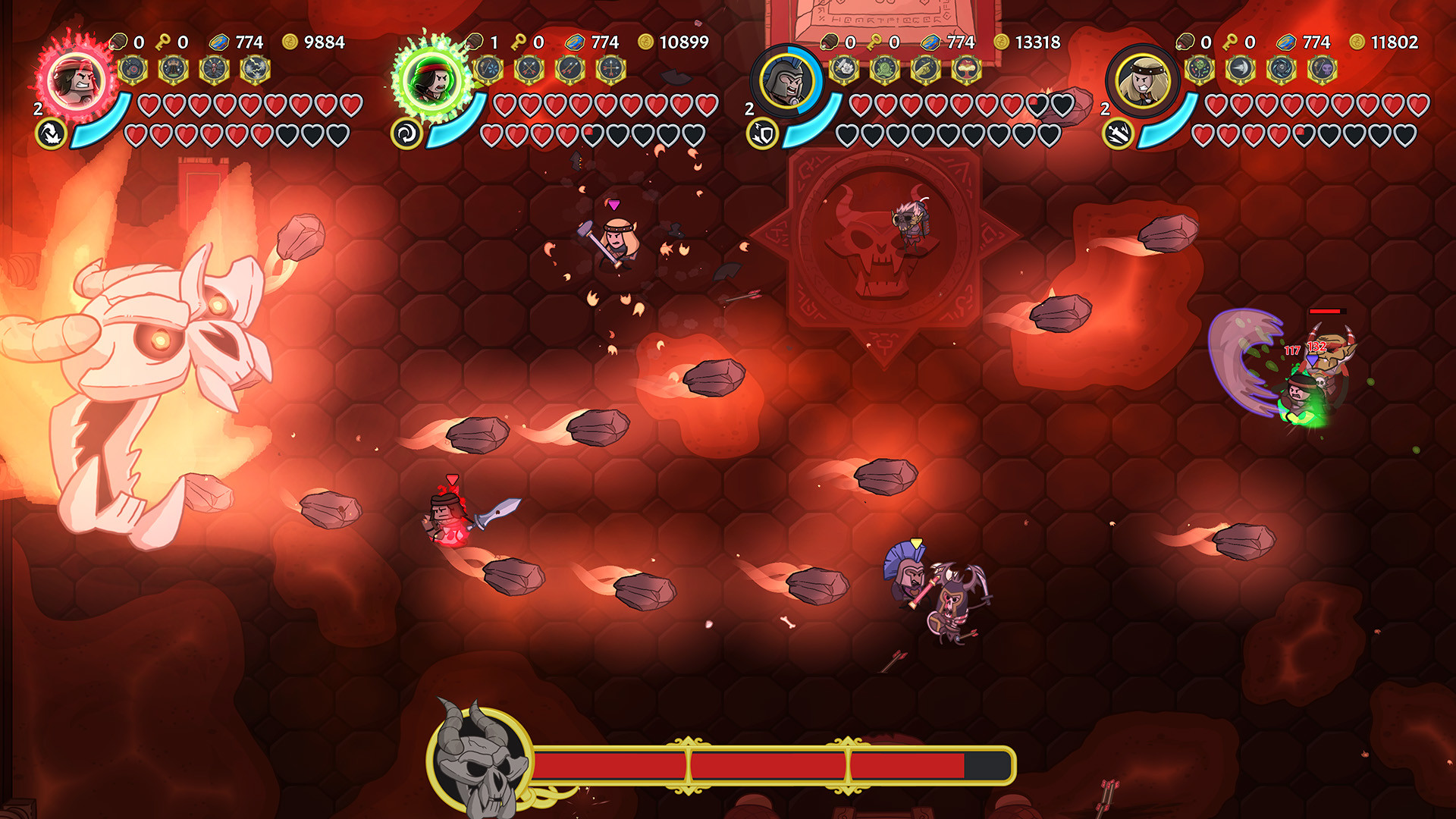The width and height of the screenshot is (1456, 819).
Task: Click the poison skull ability icon in player 4's HUD
Action: coord(1323,69)
